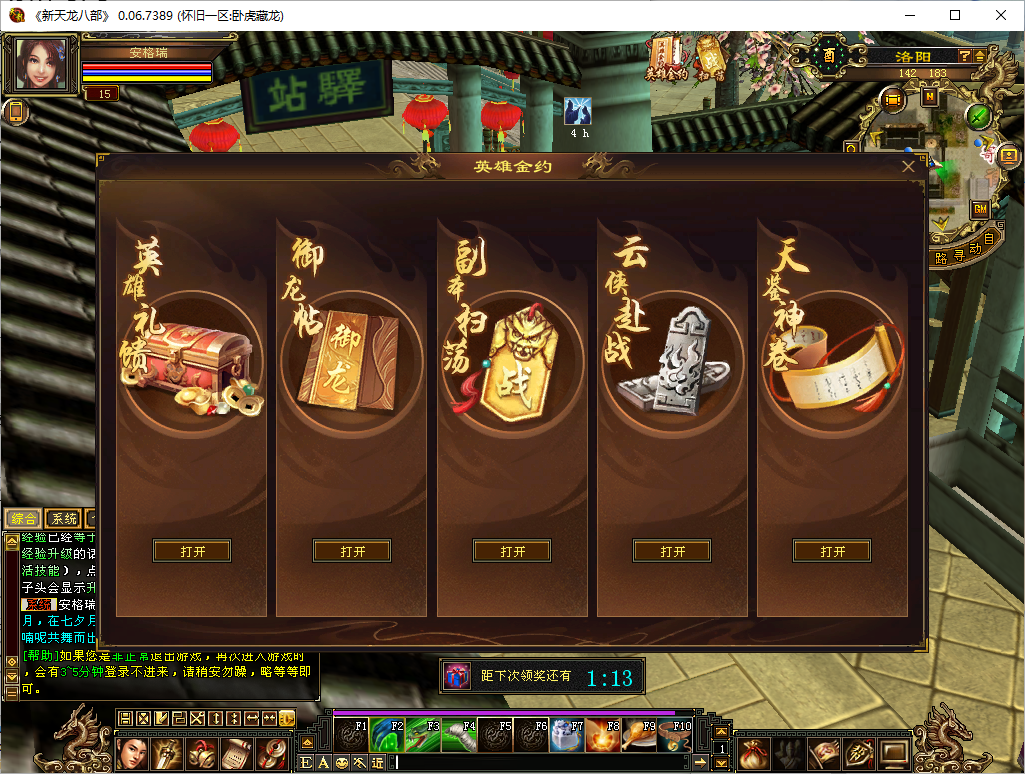Viewport: 1025px width, 774px height.
Task: Click the gift box reward countdown icon
Action: pyautogui.click(x=457, y=677)
